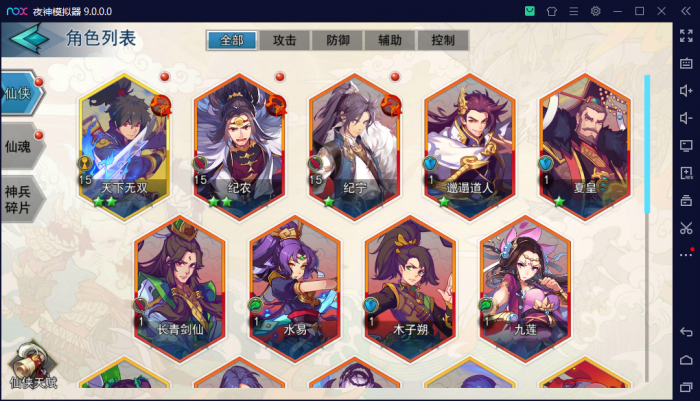
Task: Switch to the 全部 filter tab
Action: tap(232, 41)
